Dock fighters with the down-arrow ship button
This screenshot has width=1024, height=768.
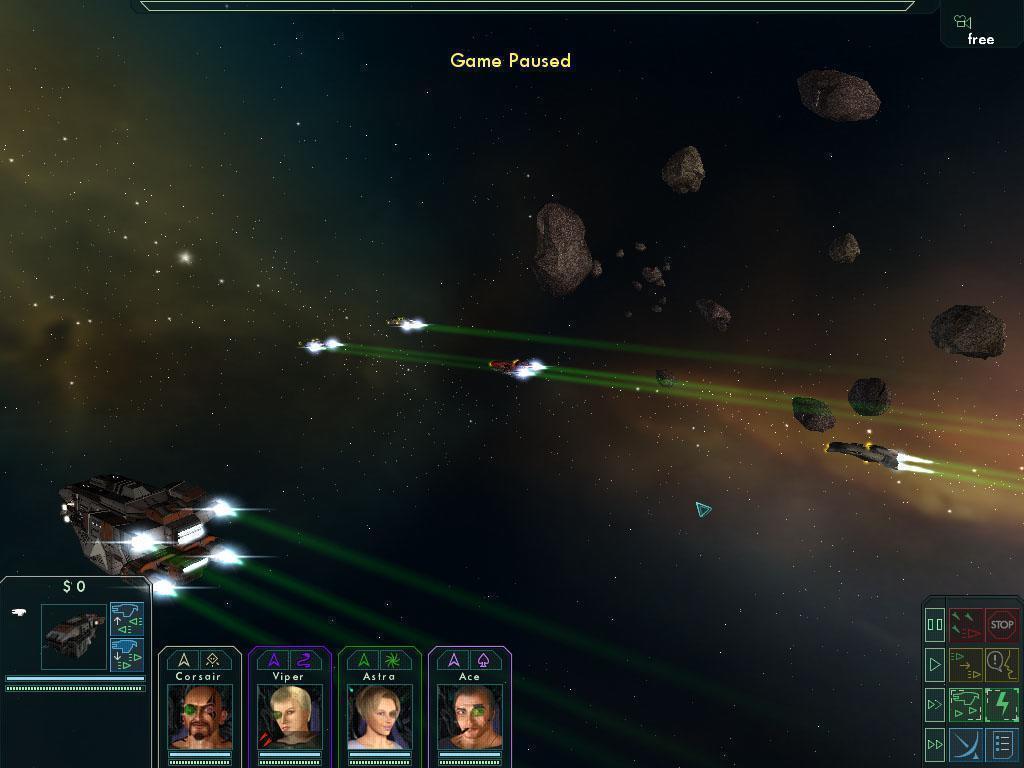(127, 654)
